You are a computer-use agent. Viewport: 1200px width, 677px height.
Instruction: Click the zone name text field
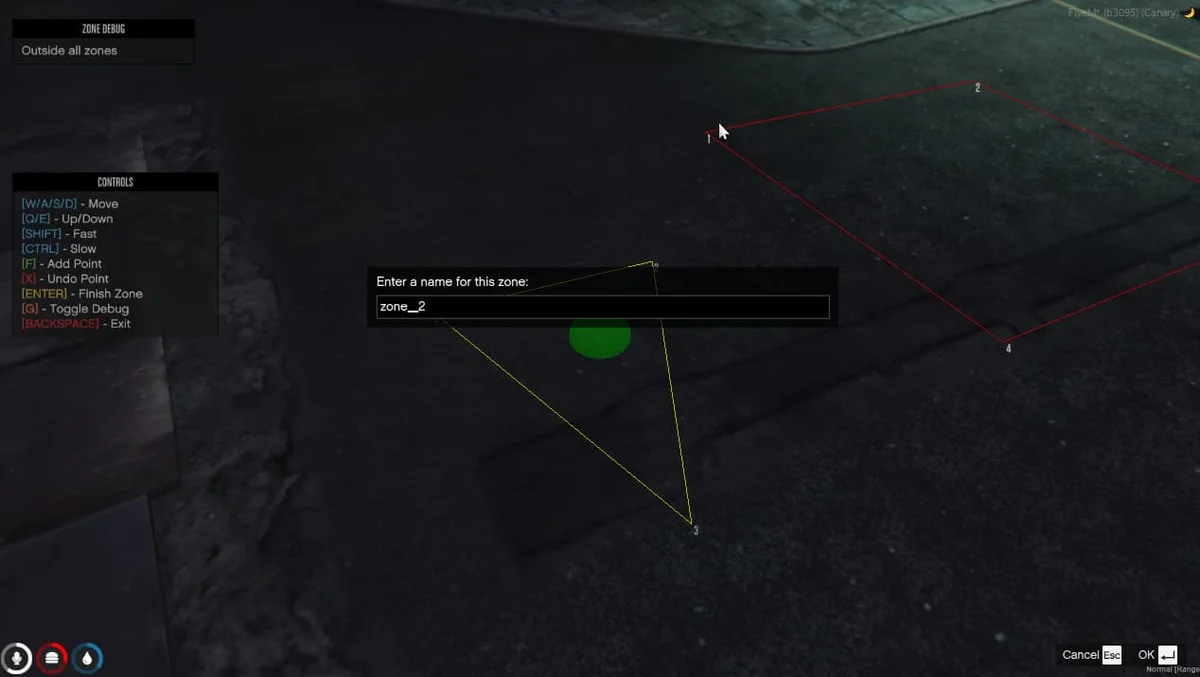(x=602, y=307)
